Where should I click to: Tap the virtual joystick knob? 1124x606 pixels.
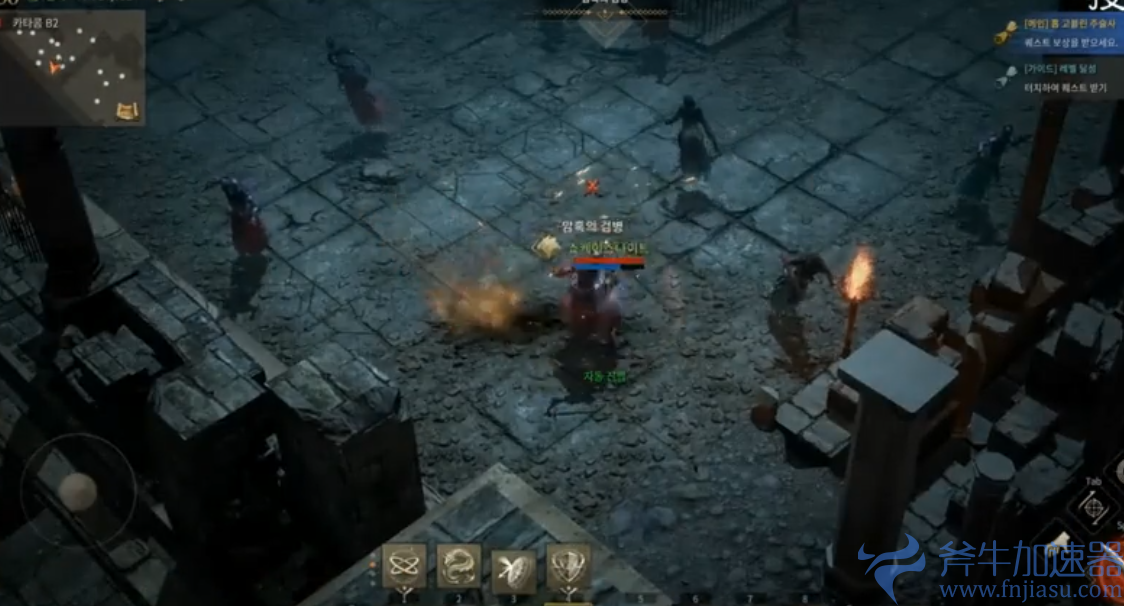[x=77, y=491]
